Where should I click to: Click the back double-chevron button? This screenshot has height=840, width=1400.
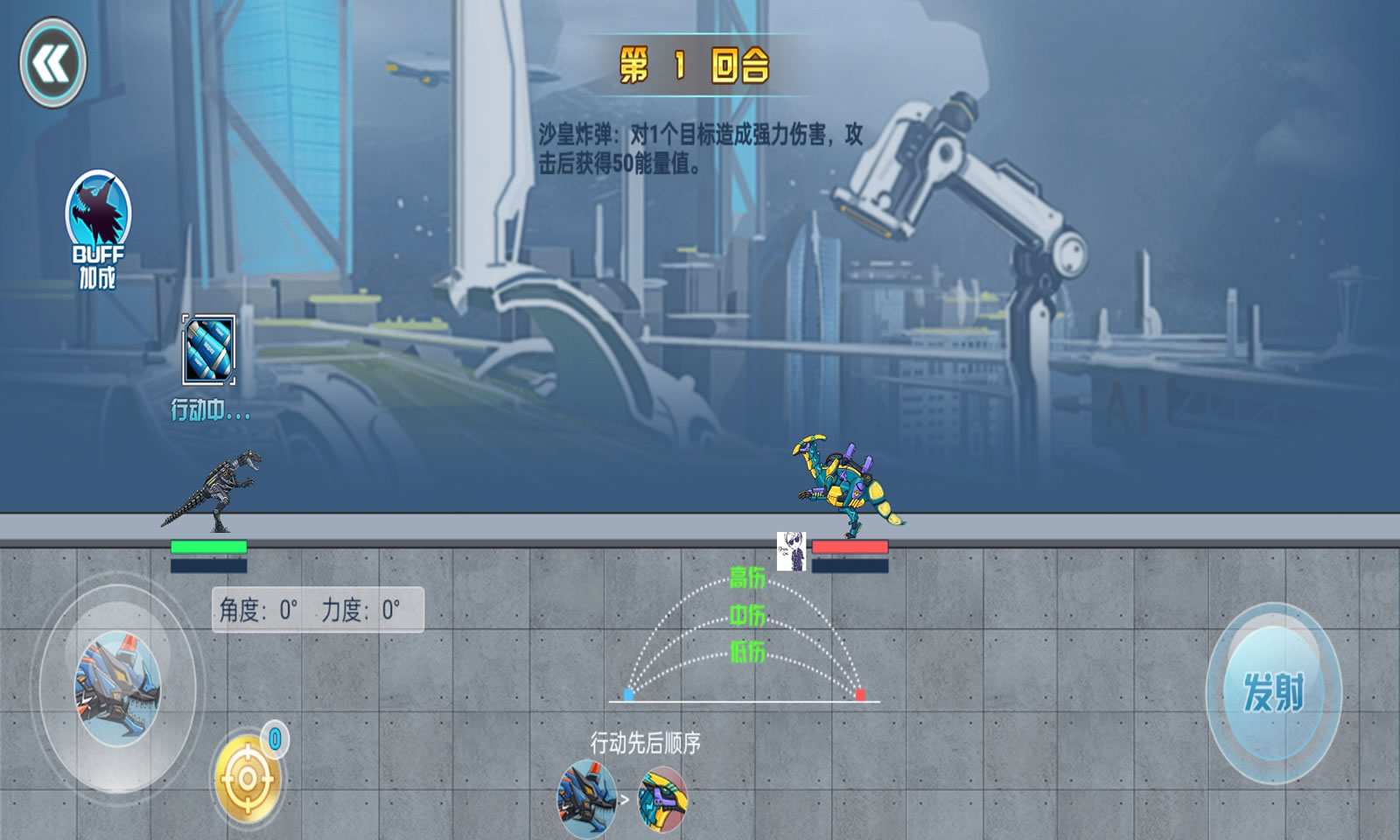pos(51,61)
